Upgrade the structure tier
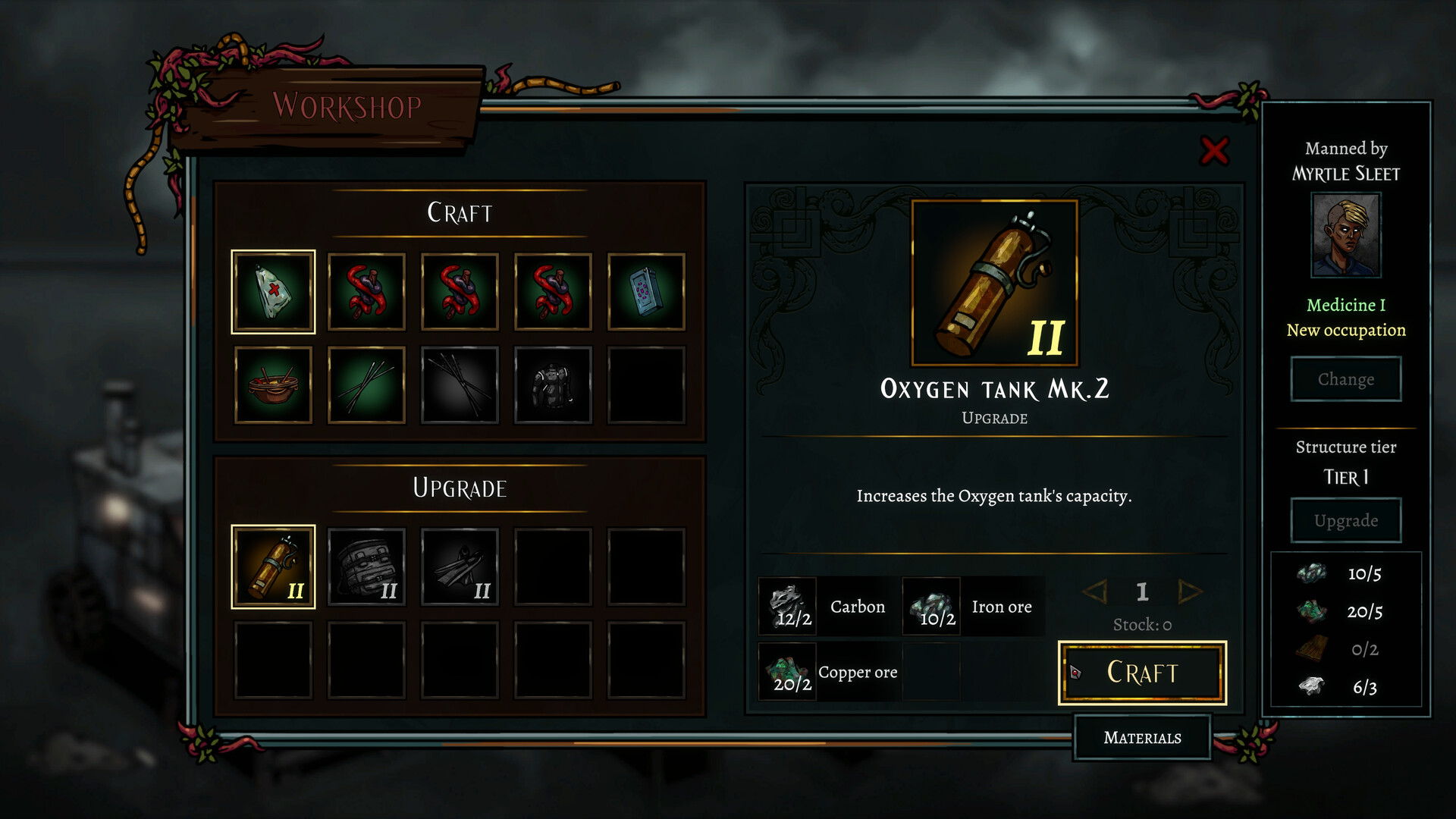The height and width of the screenshot is (819, 1456). coord(1345,520)
